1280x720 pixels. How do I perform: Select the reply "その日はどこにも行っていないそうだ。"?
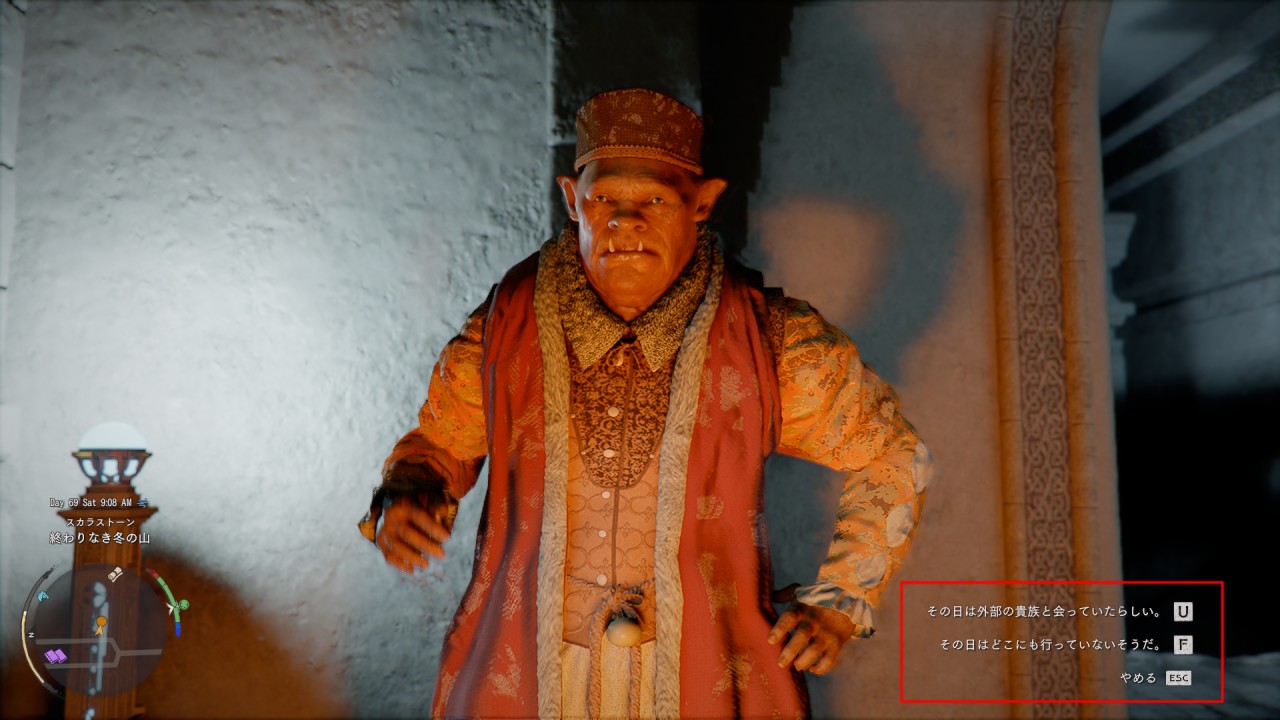pyautogui.click(x=1050, y=645)
